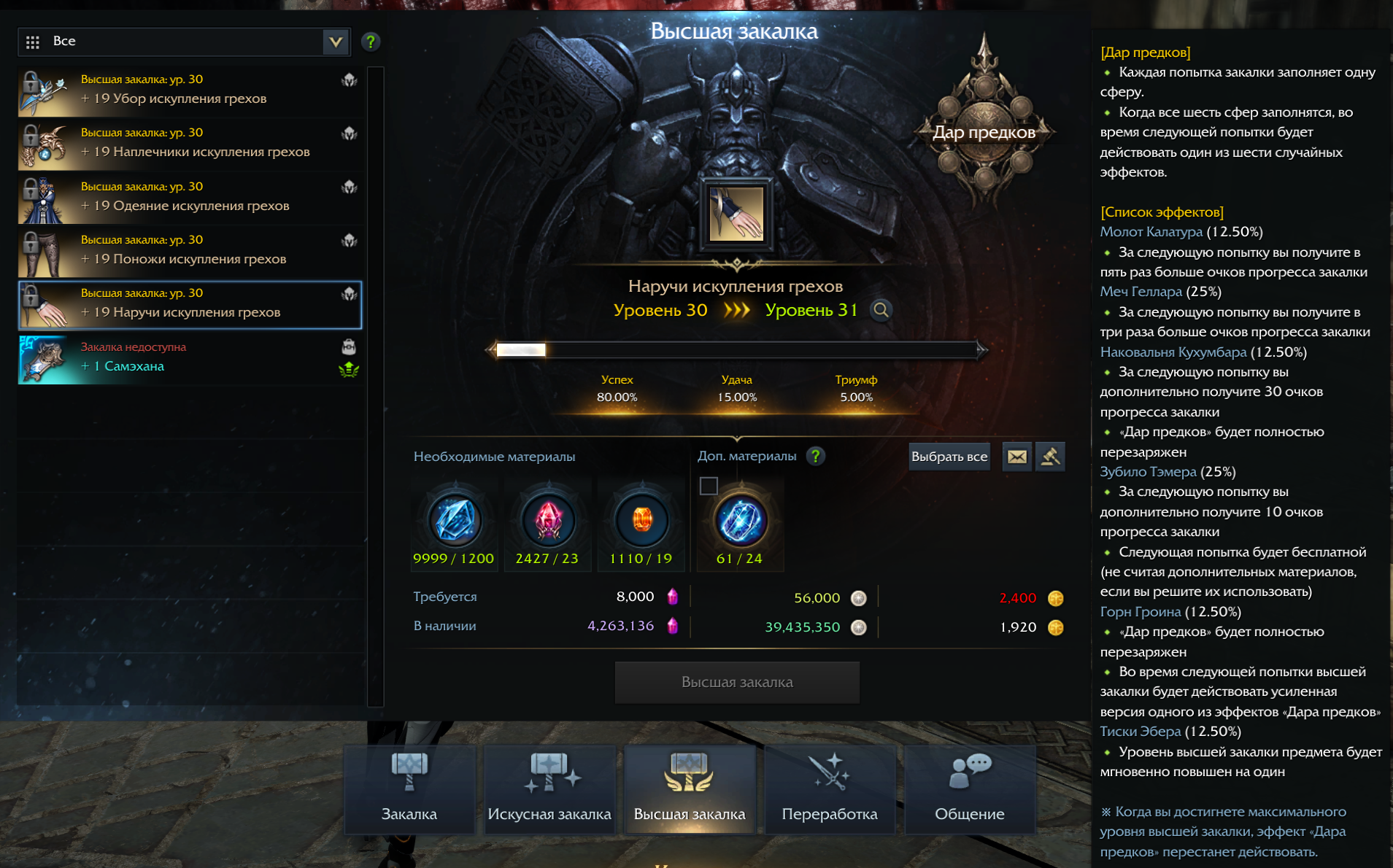Click the help question mark beside the filter dropdown
The width and height of the screenshot is (1393, 868).
(371, 42)
